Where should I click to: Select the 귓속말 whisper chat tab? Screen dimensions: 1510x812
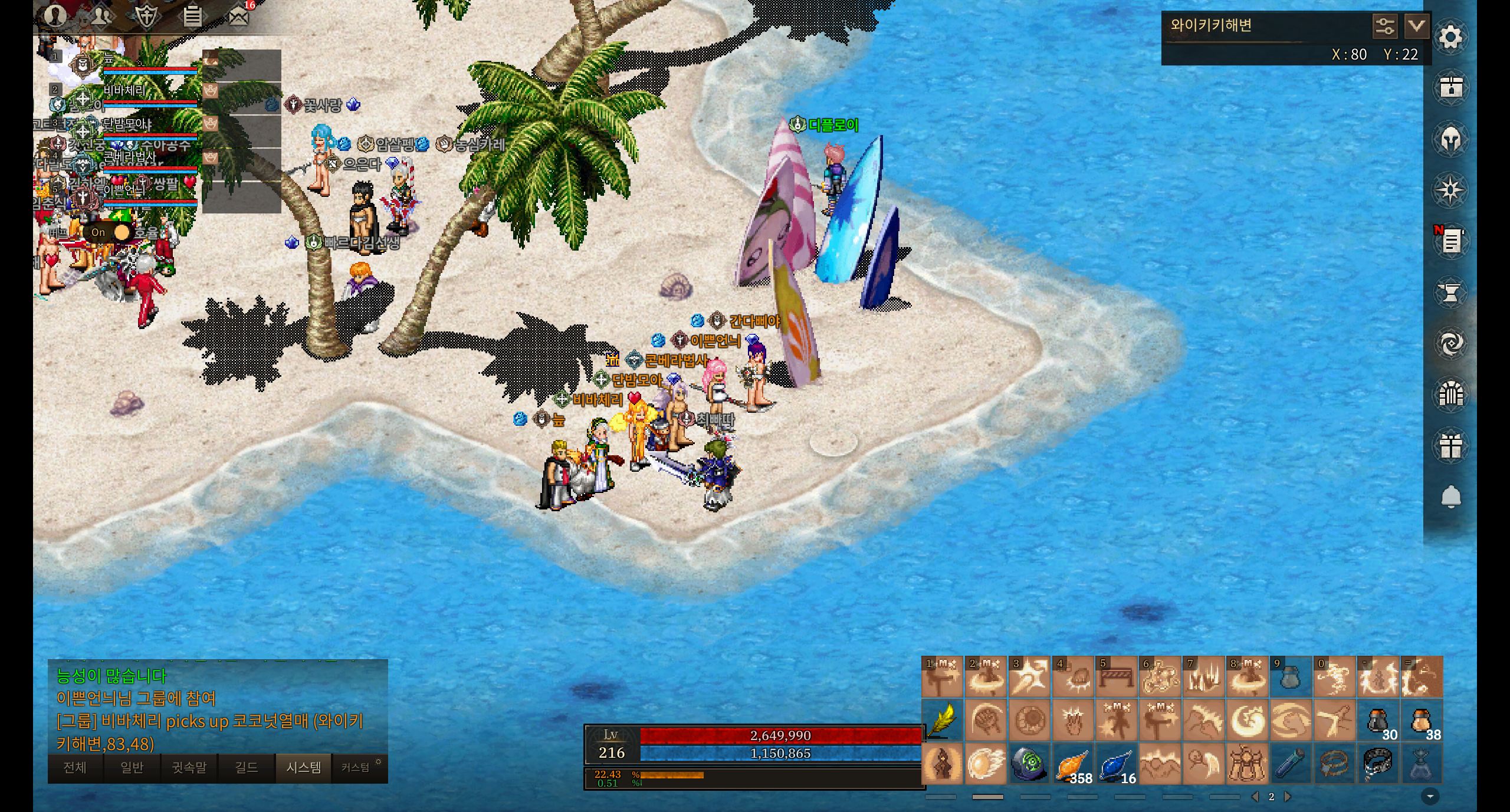point(189,767)
